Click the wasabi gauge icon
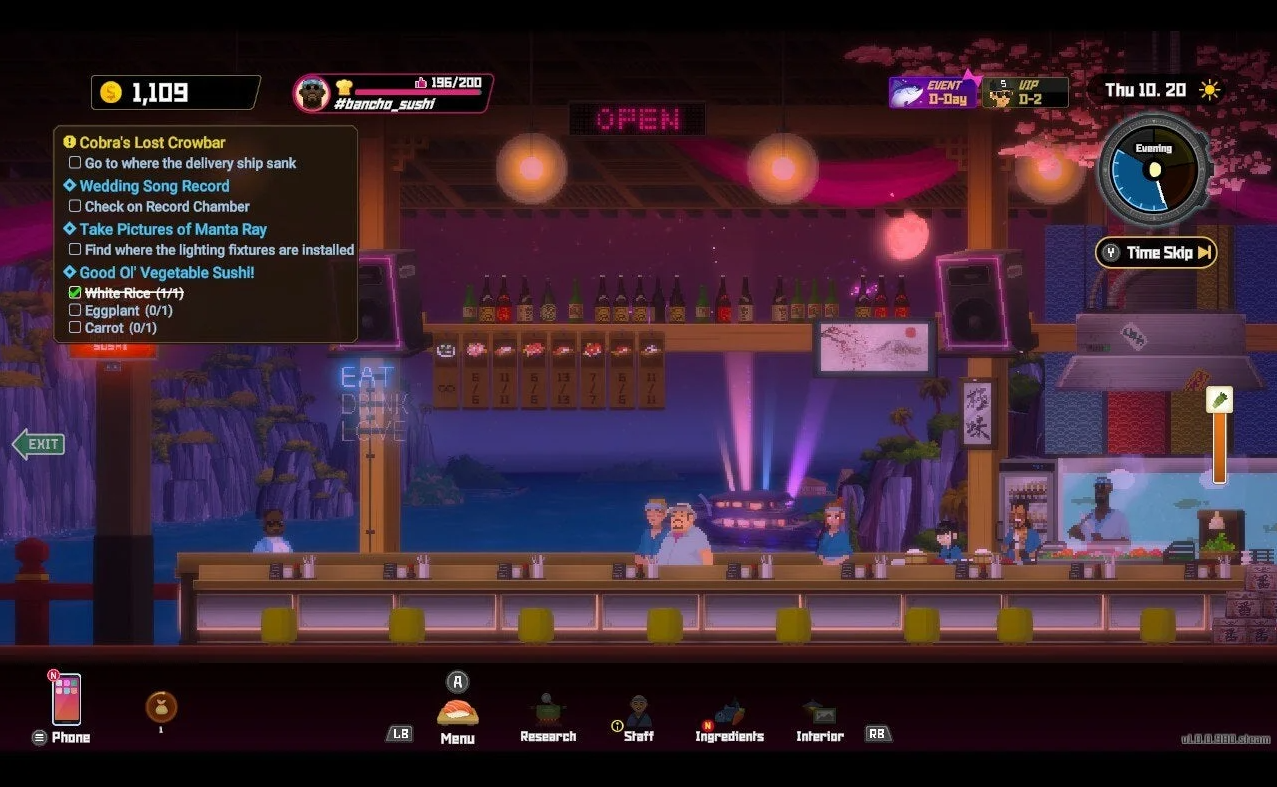Image resolution: width=1277 pixels, height=787 pixels. (1219, 400)
